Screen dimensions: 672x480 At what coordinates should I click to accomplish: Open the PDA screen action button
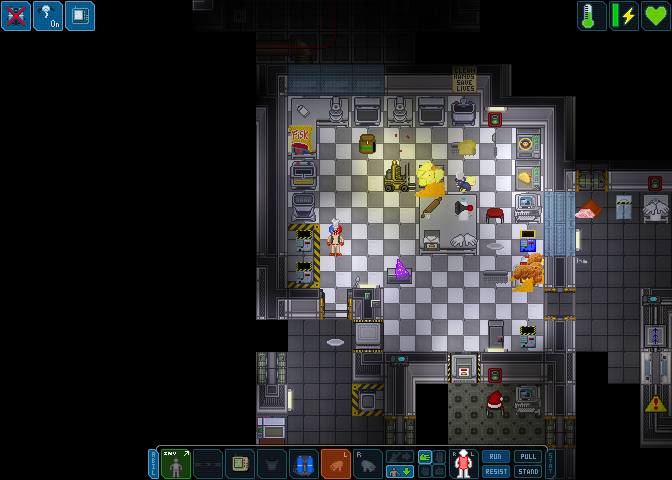80,16
